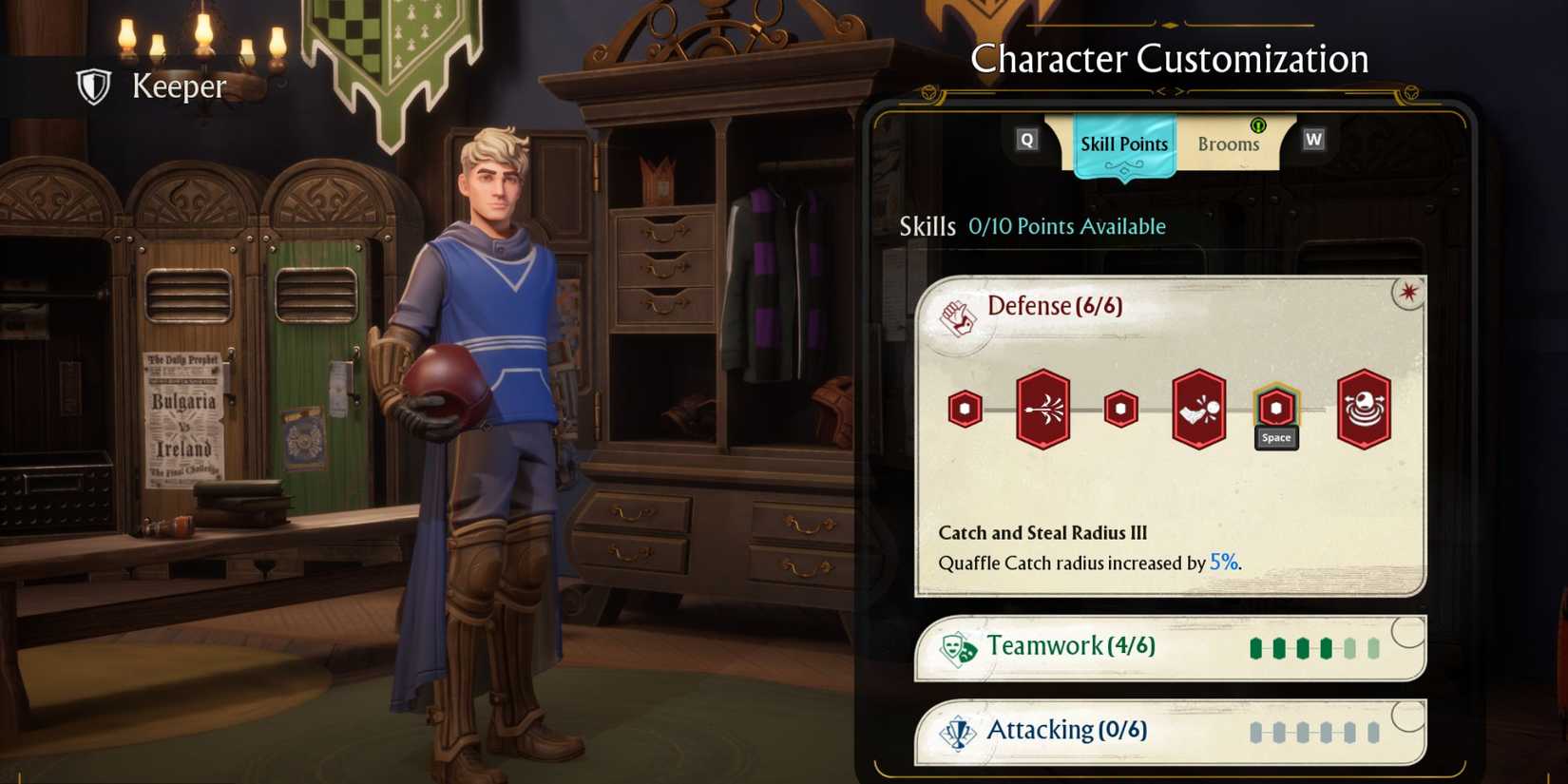The image size is (1568, 784).
Task: Click the Space key hint badge
Action: coord(1275,437)
